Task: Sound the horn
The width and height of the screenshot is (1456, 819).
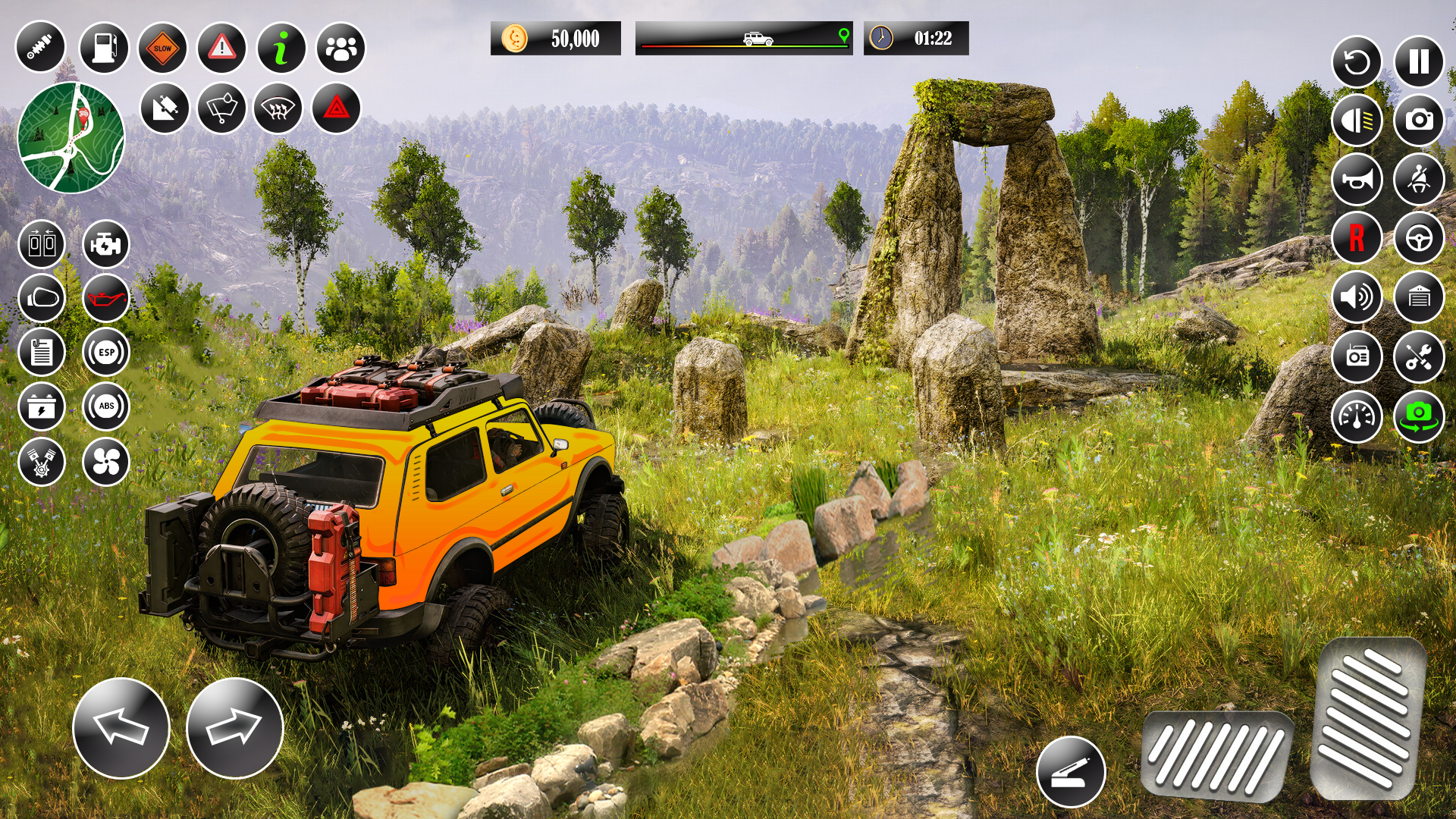Action: point(1357,180)
